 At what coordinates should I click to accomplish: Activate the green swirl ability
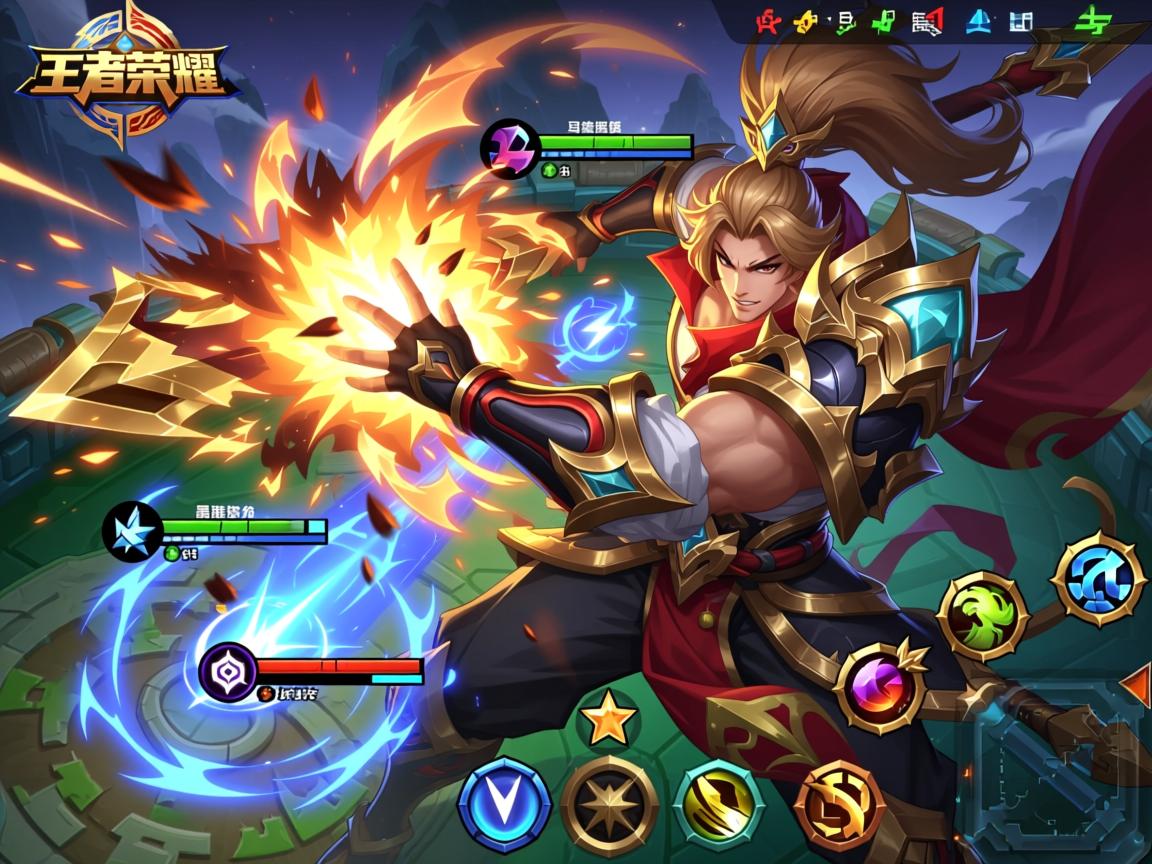(x=983, y=616)
